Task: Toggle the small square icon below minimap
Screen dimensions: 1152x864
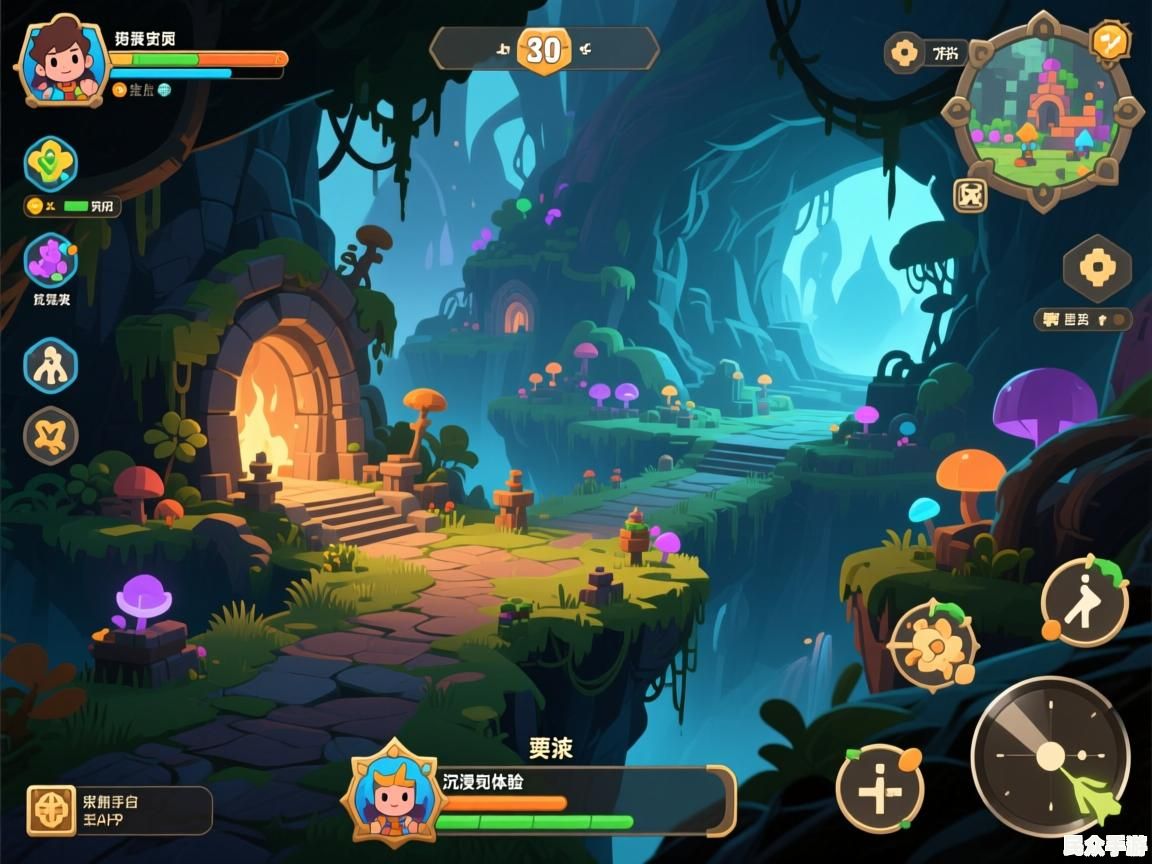Action: click(x=970, y=195)
